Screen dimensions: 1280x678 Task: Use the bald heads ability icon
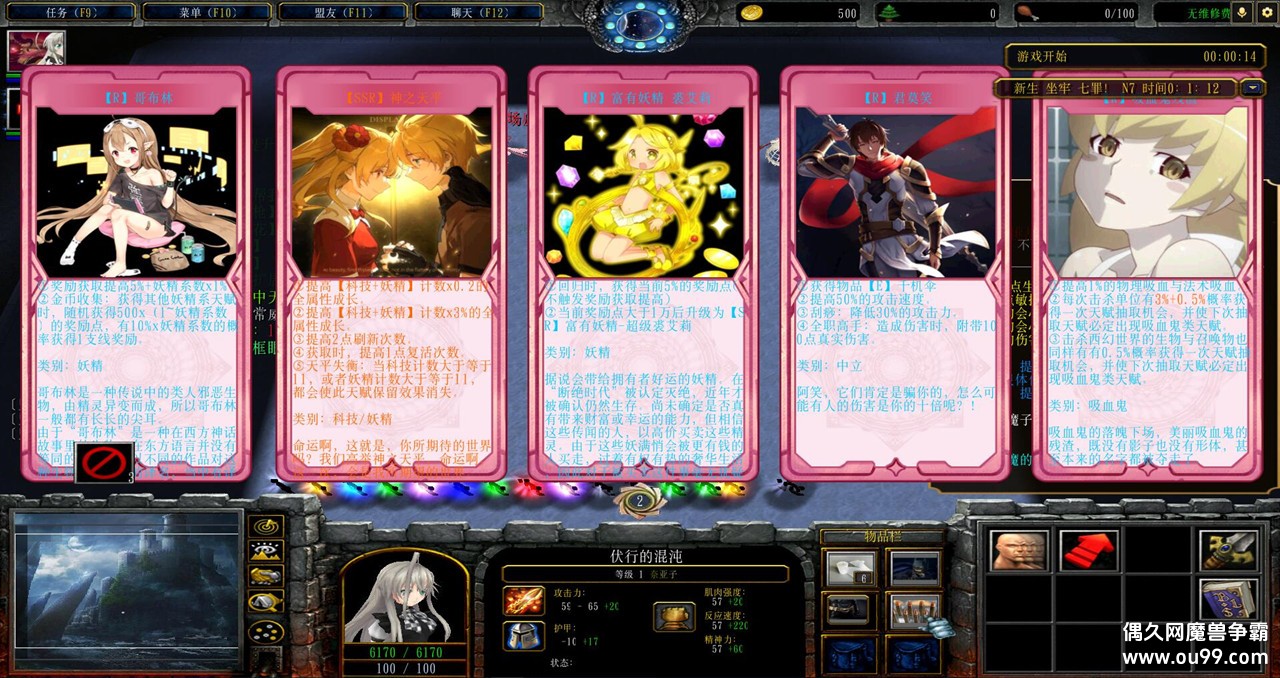click(1019, 550)
